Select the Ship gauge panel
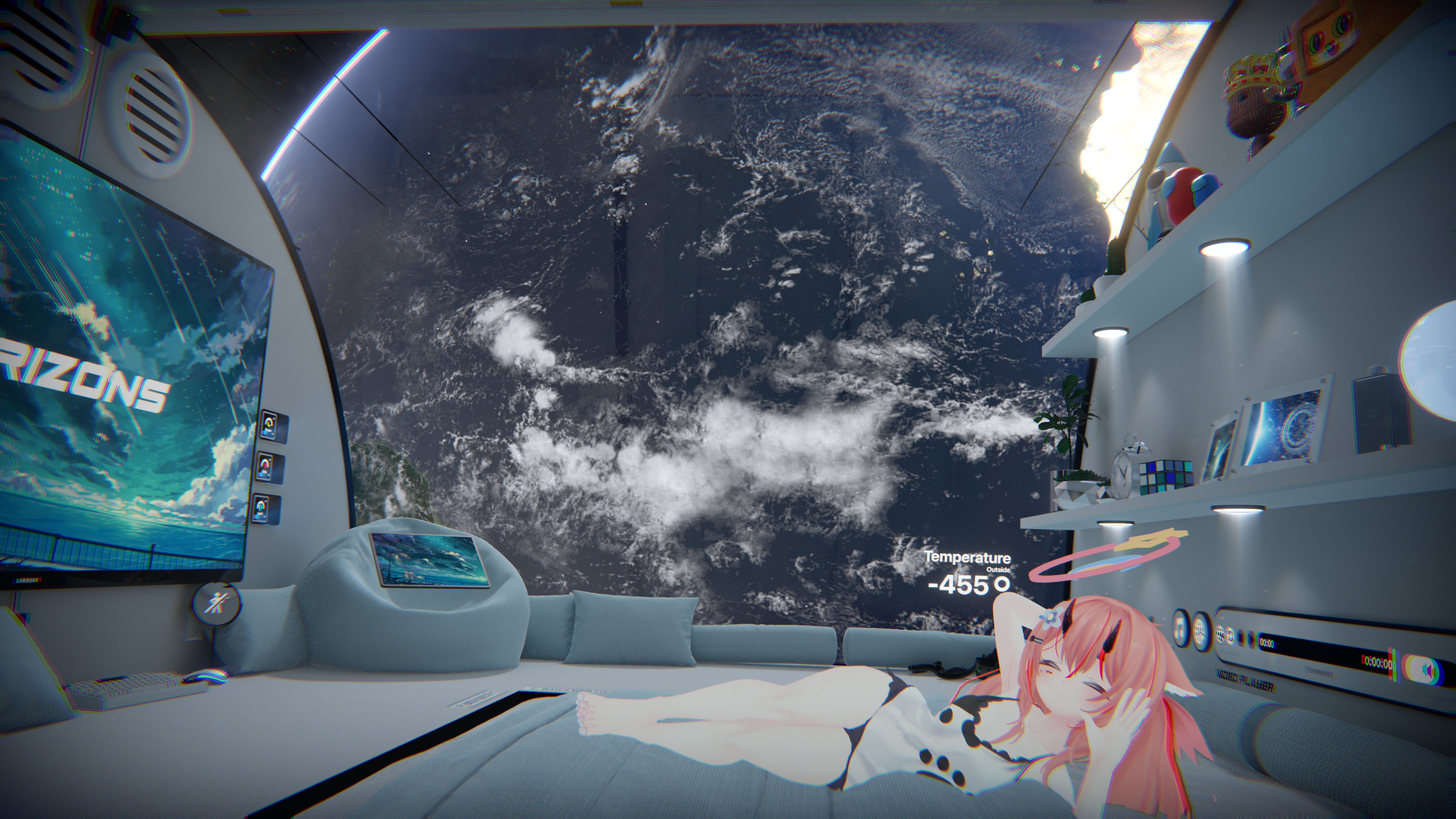 coord(265,468)
